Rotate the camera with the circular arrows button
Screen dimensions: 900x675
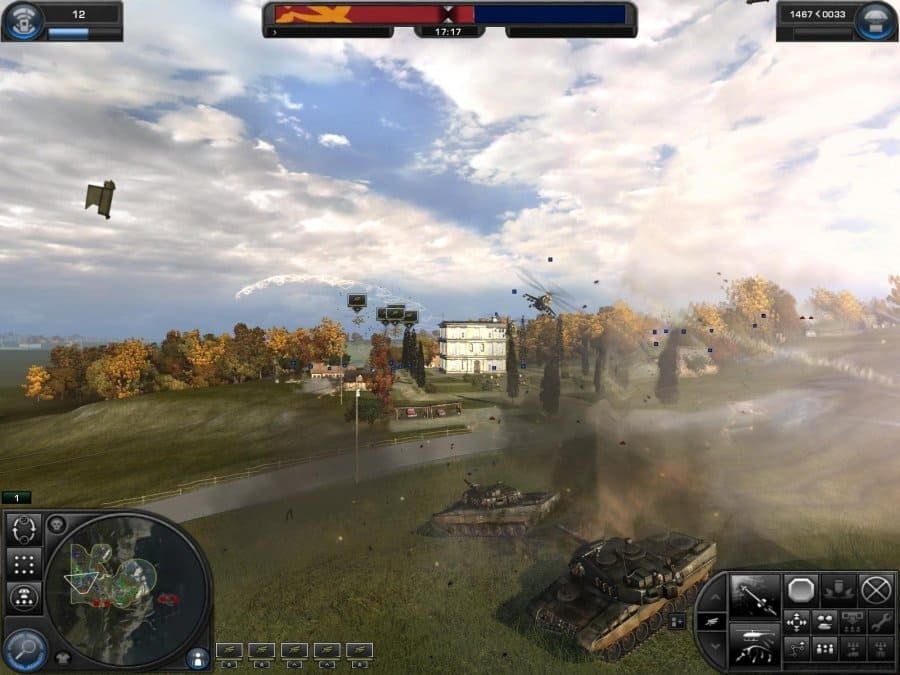click(23, 529)
